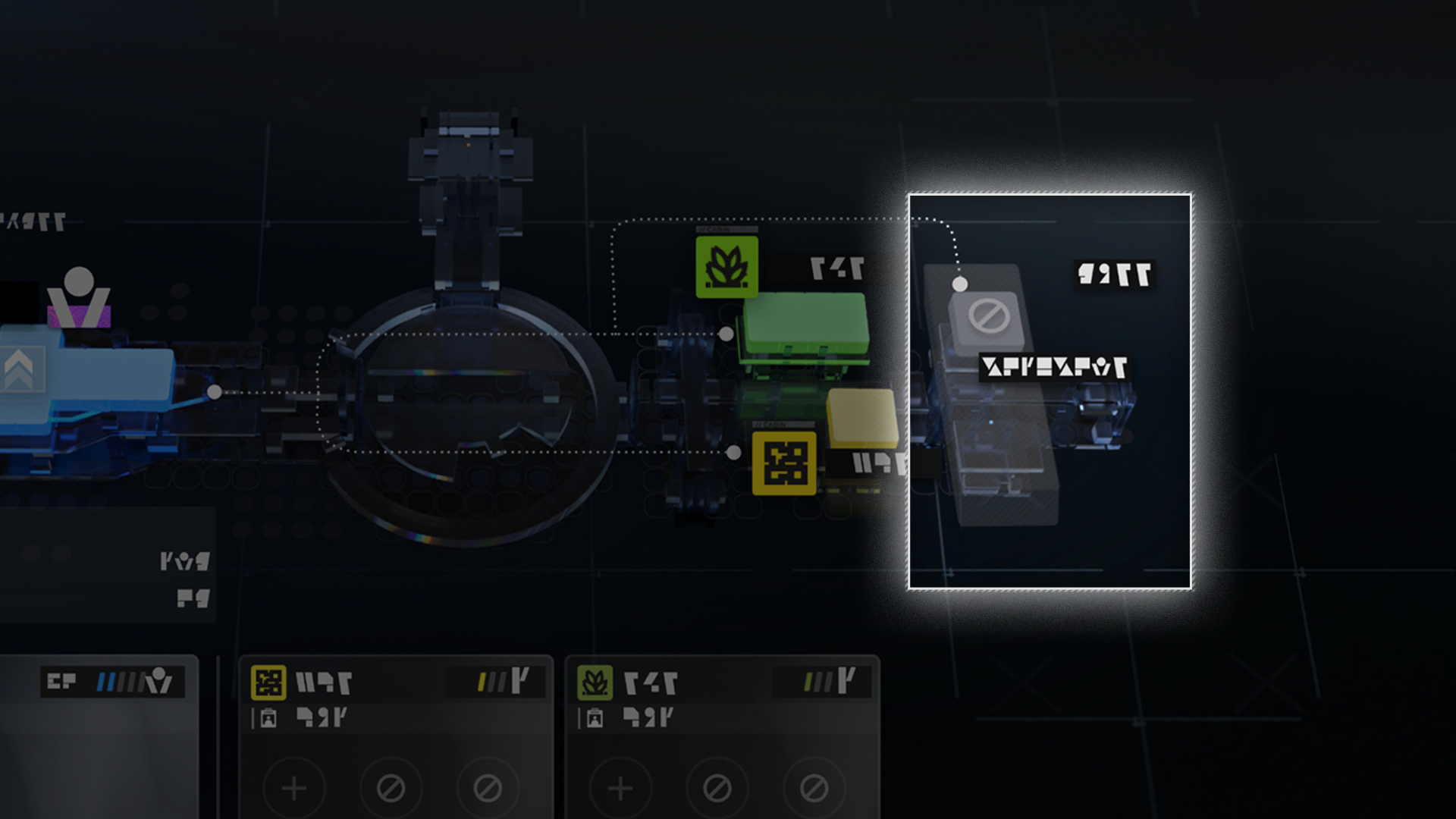Image resolution: width=1456 pixels, height=819 pixels.
Task: Add to the plus slot in the yellow maze card
Action: (294, 789)
